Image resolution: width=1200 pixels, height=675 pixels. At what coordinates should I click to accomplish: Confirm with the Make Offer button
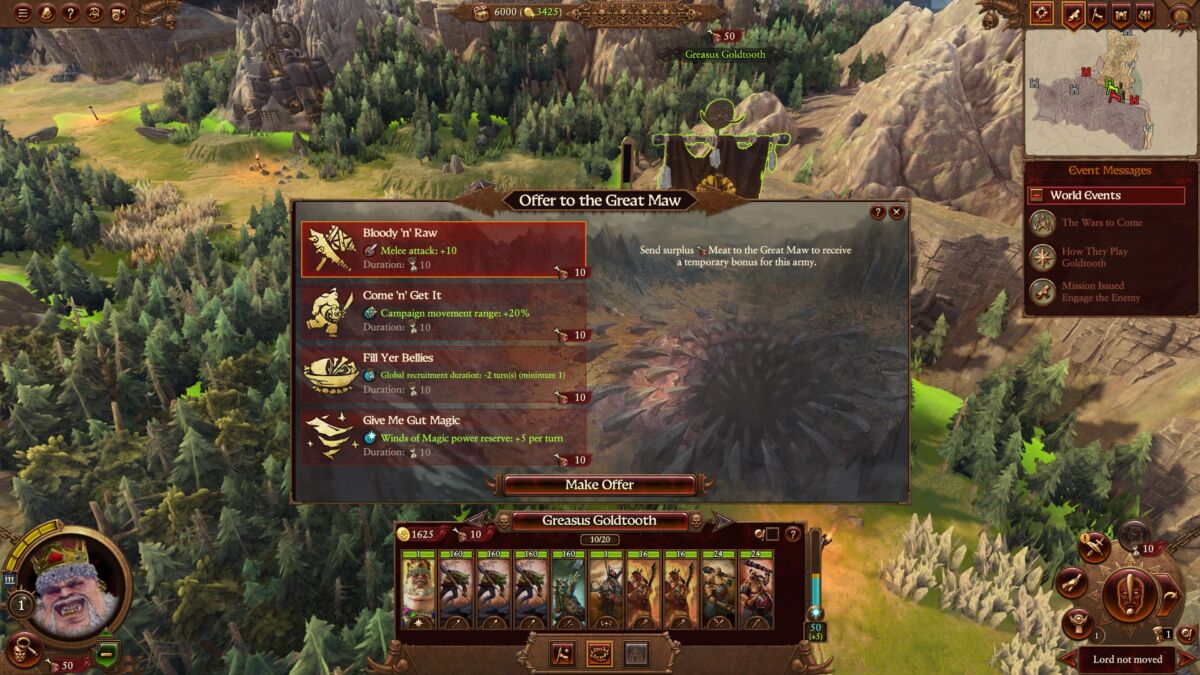tap(599, 485)
